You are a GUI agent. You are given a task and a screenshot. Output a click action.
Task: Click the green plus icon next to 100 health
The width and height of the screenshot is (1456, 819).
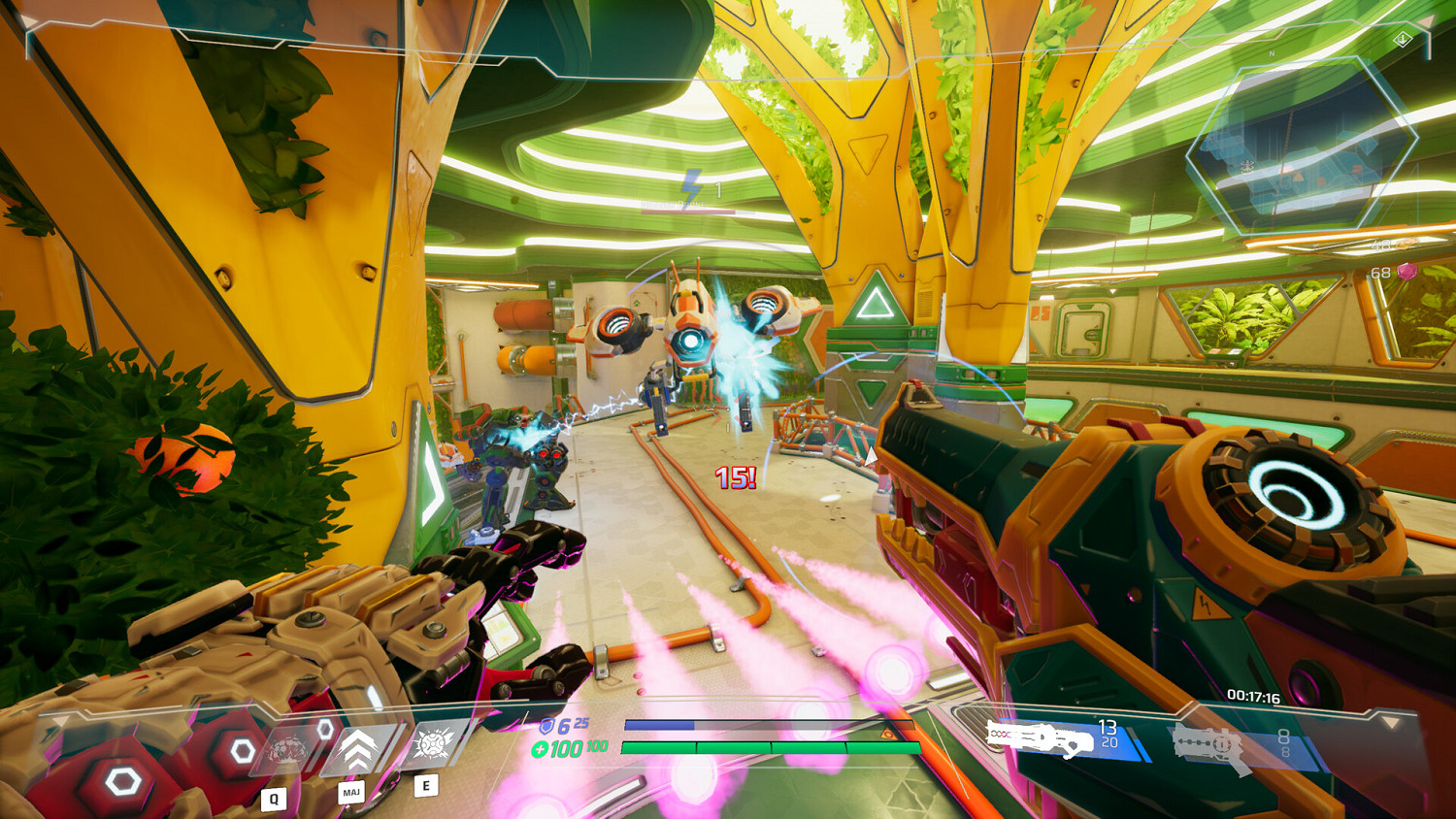coord(541,748)
